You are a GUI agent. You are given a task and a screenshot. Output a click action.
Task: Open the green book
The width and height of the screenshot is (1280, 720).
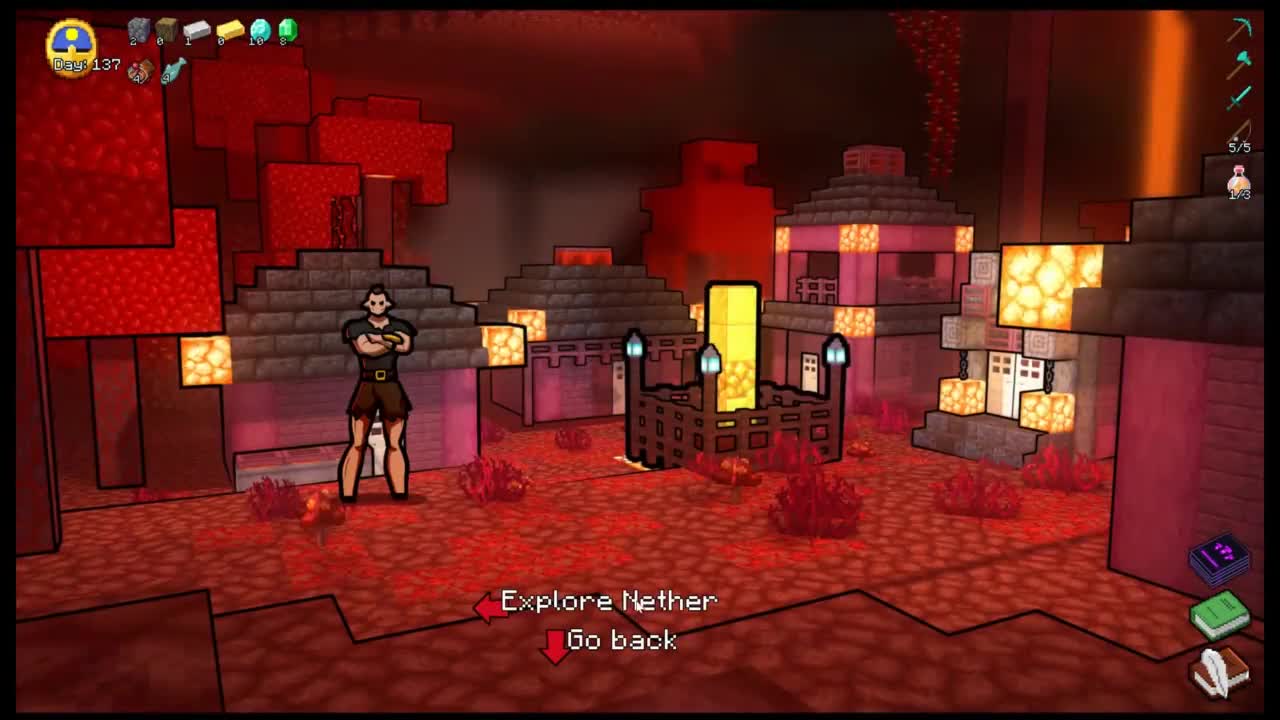pos(1220,613)
